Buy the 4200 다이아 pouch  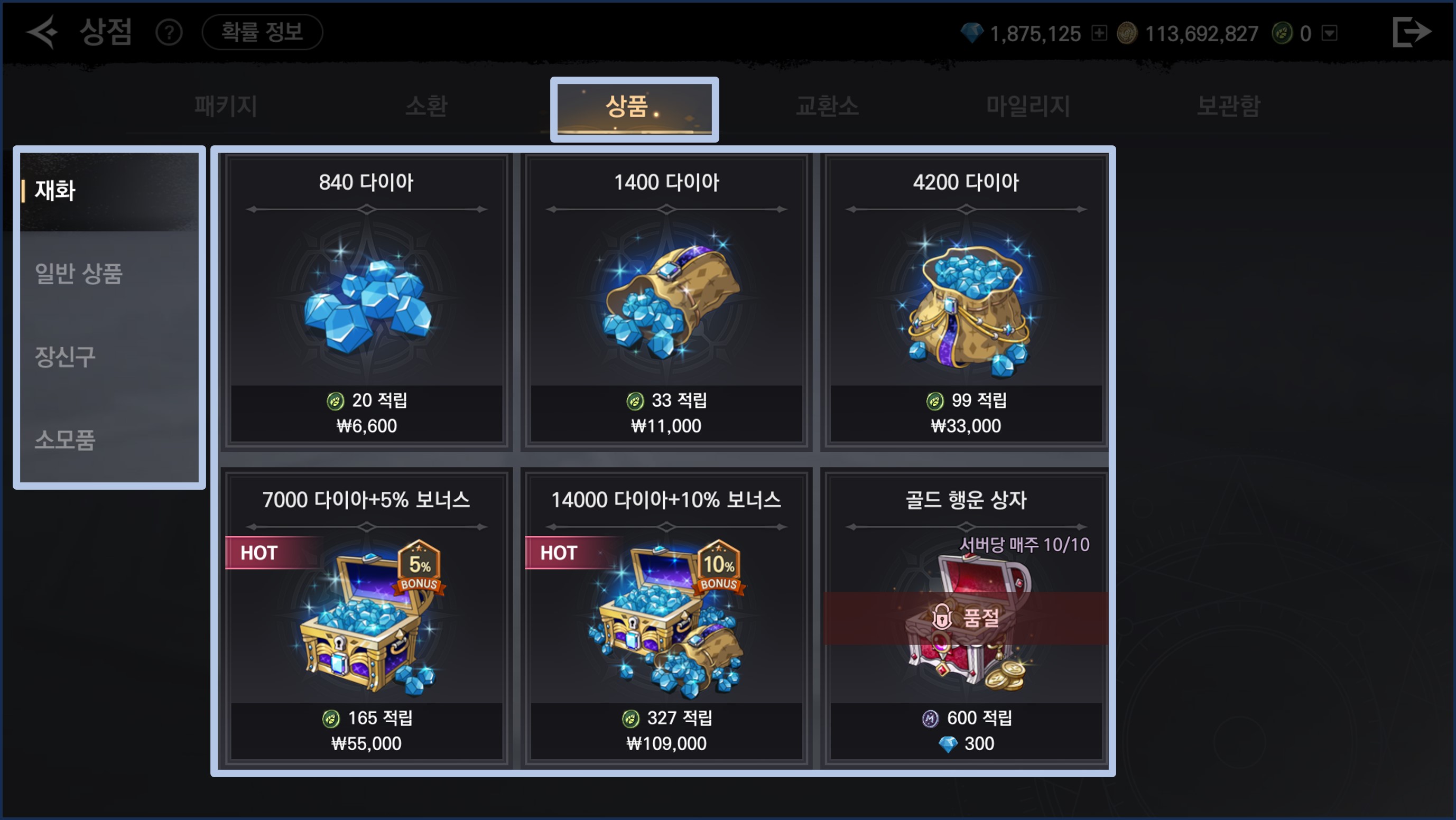966,301
